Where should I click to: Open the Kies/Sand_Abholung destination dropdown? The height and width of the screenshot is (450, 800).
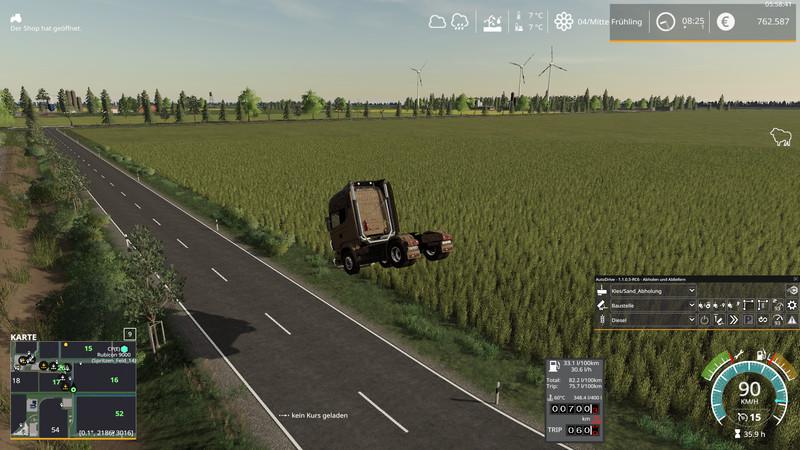coord(691,290)
